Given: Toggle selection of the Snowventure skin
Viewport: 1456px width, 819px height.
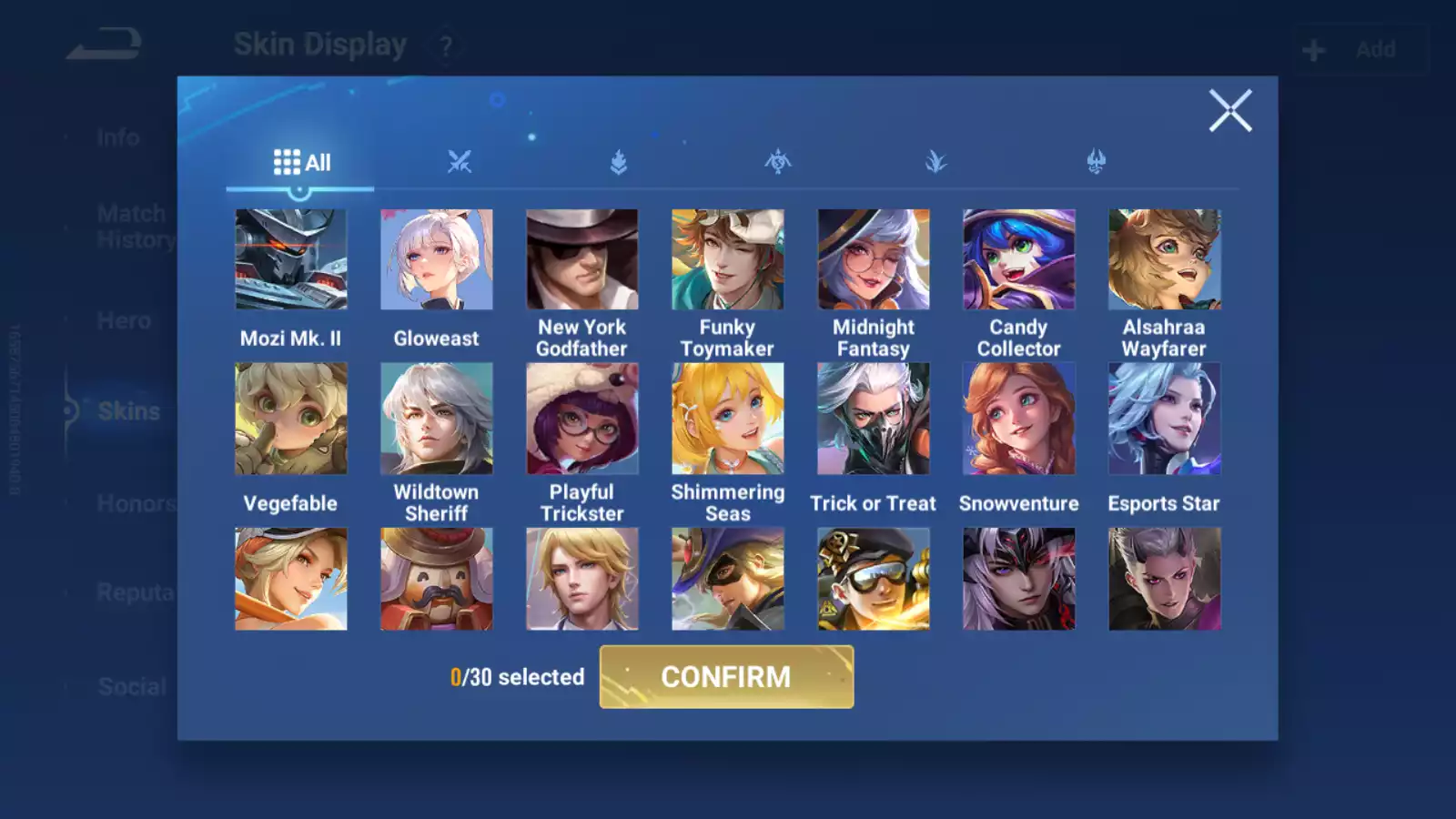Looking at the screenshot, I should click(x=1018, y=419).
